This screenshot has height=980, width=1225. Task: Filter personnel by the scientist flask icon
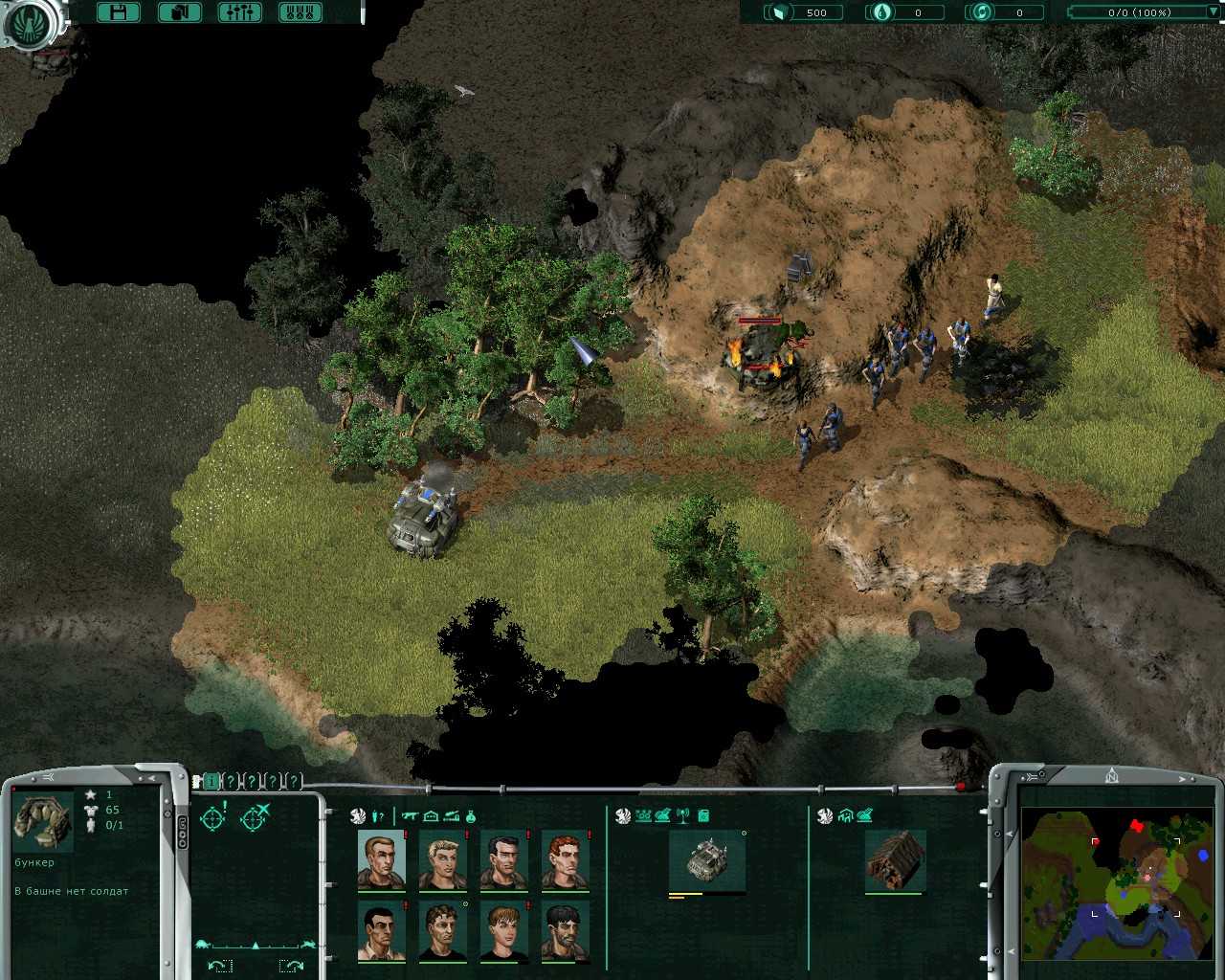coord(471,816)
